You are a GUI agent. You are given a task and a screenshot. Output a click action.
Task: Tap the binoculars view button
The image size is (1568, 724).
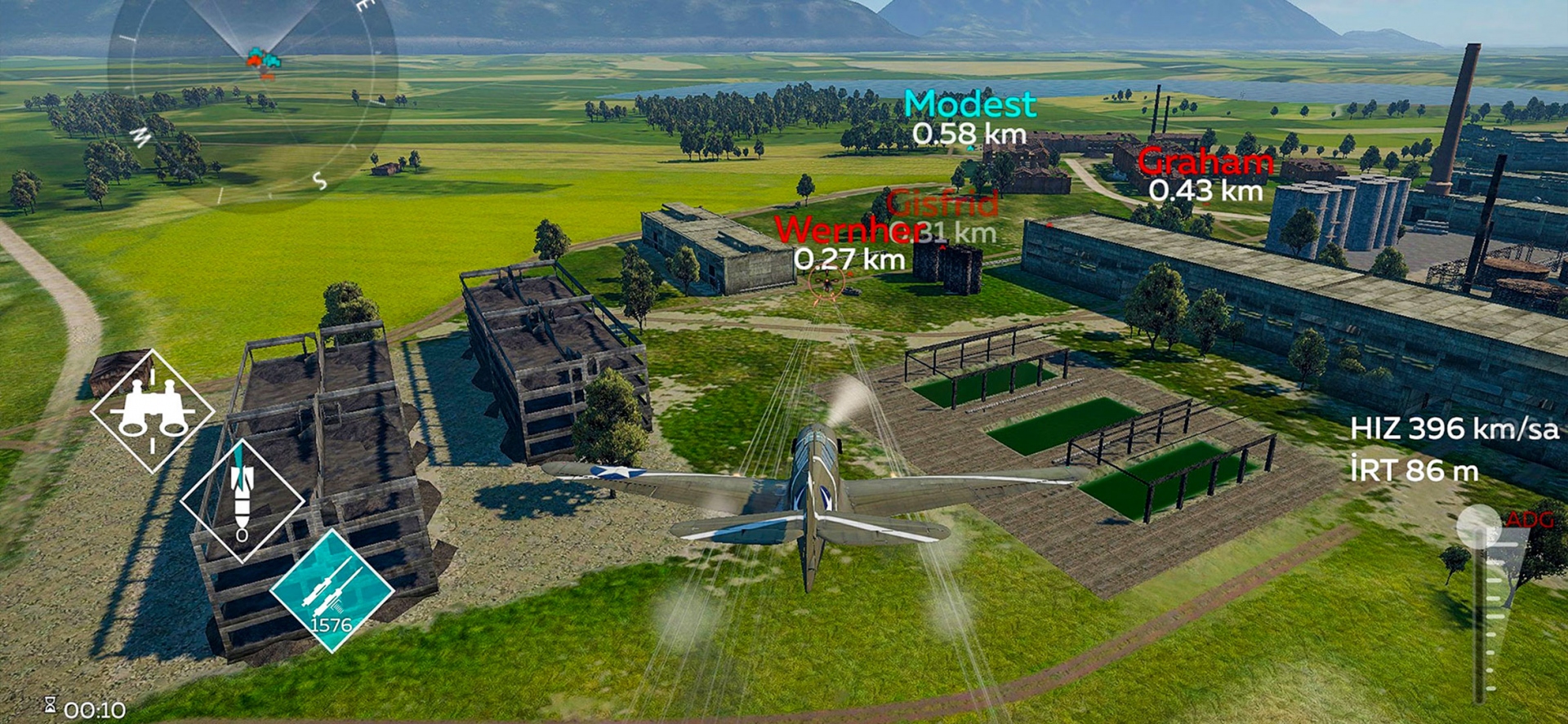[153, 411]
